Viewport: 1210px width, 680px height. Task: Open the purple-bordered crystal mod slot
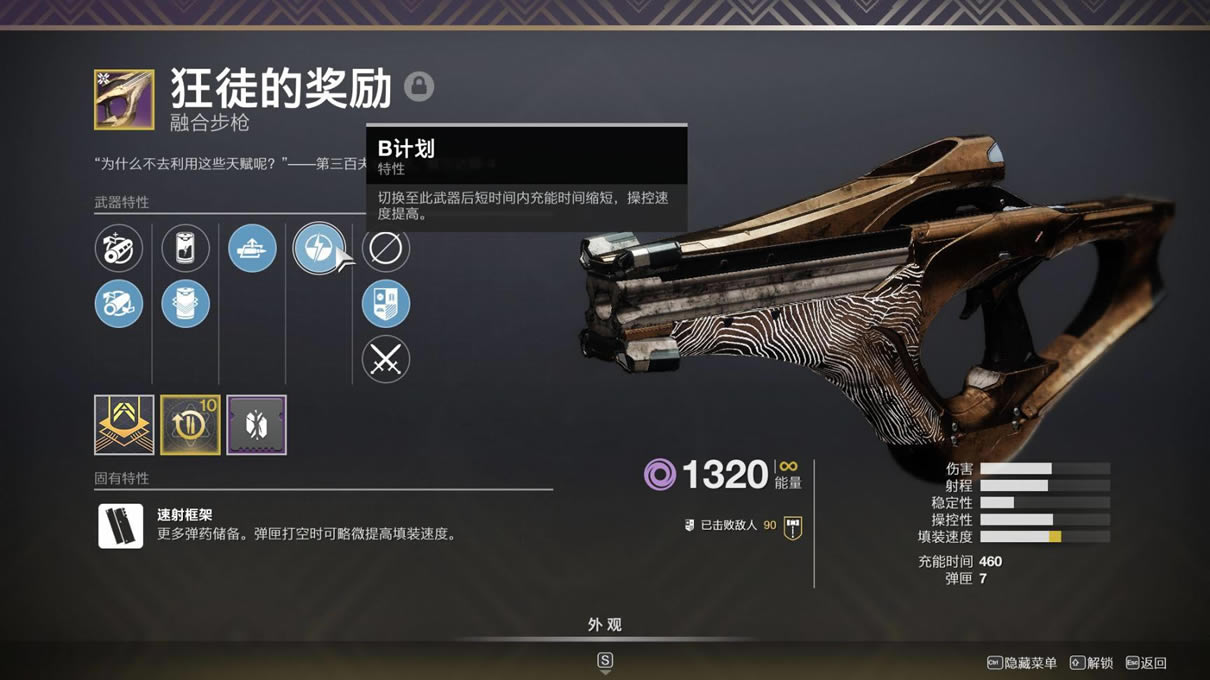[x=256, y=425]
